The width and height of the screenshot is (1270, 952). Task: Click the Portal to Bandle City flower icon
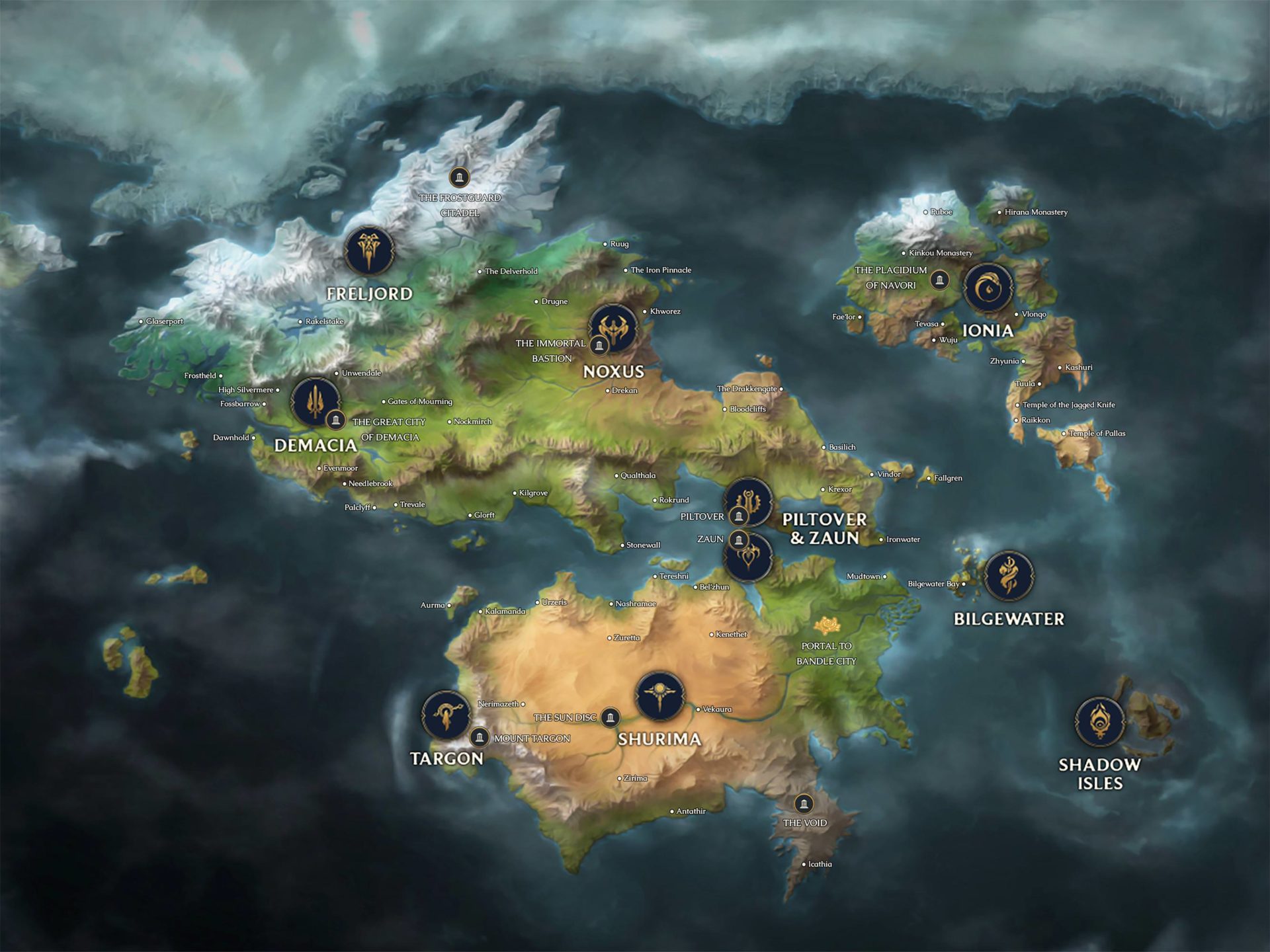(827, 625)
